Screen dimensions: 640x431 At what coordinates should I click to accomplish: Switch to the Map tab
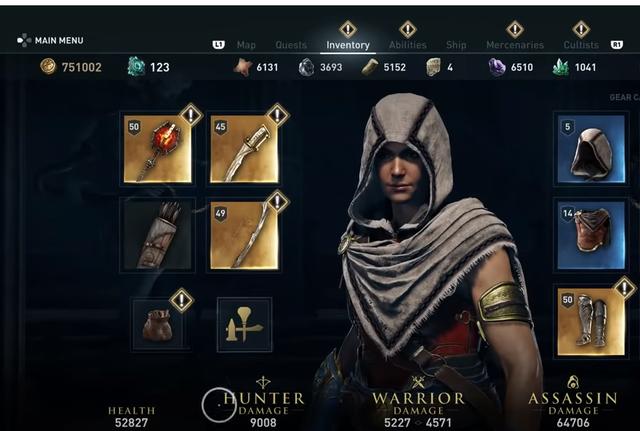pos(246,45)
